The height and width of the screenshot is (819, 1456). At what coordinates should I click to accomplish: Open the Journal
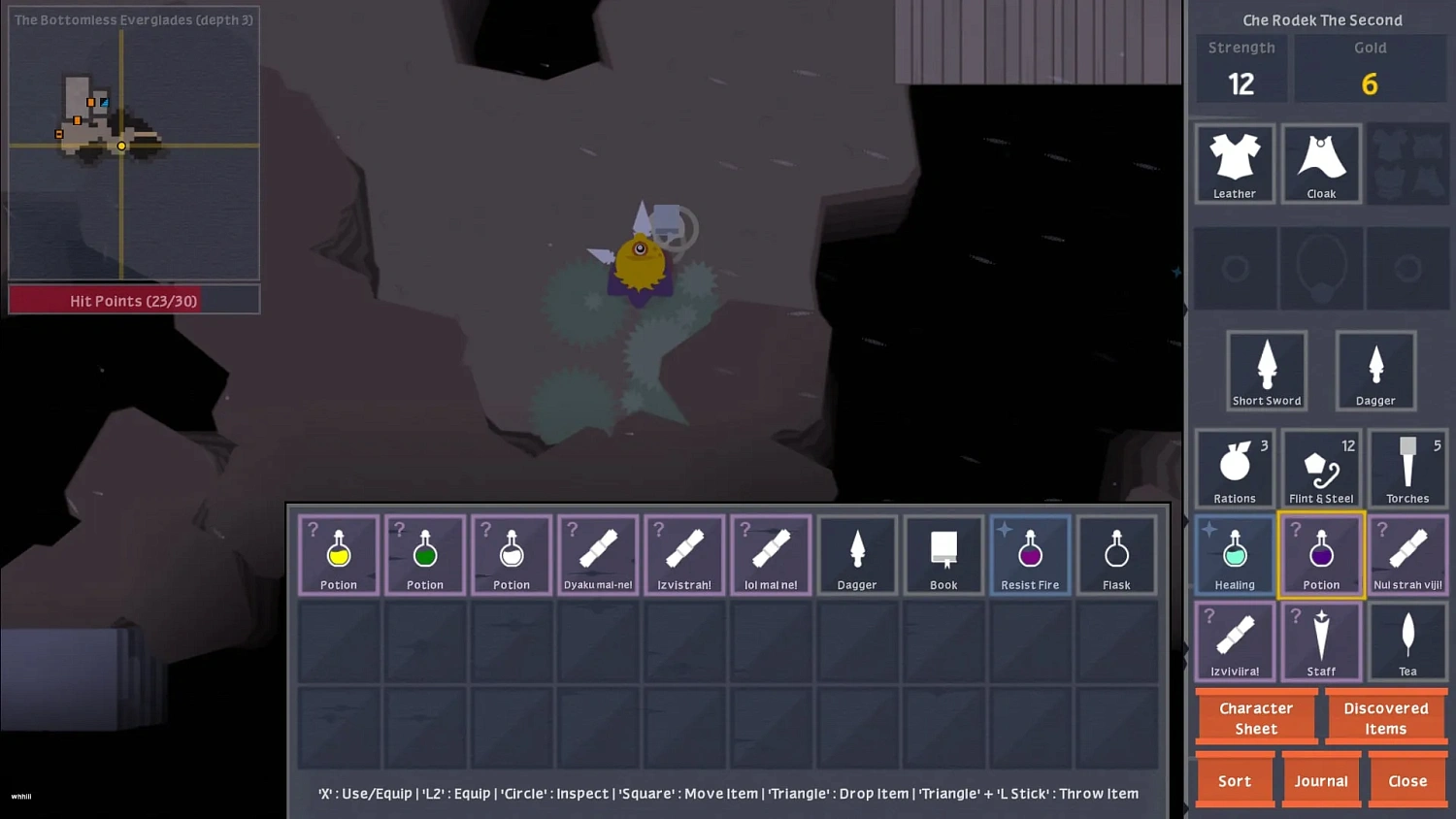coord(1321,780)
